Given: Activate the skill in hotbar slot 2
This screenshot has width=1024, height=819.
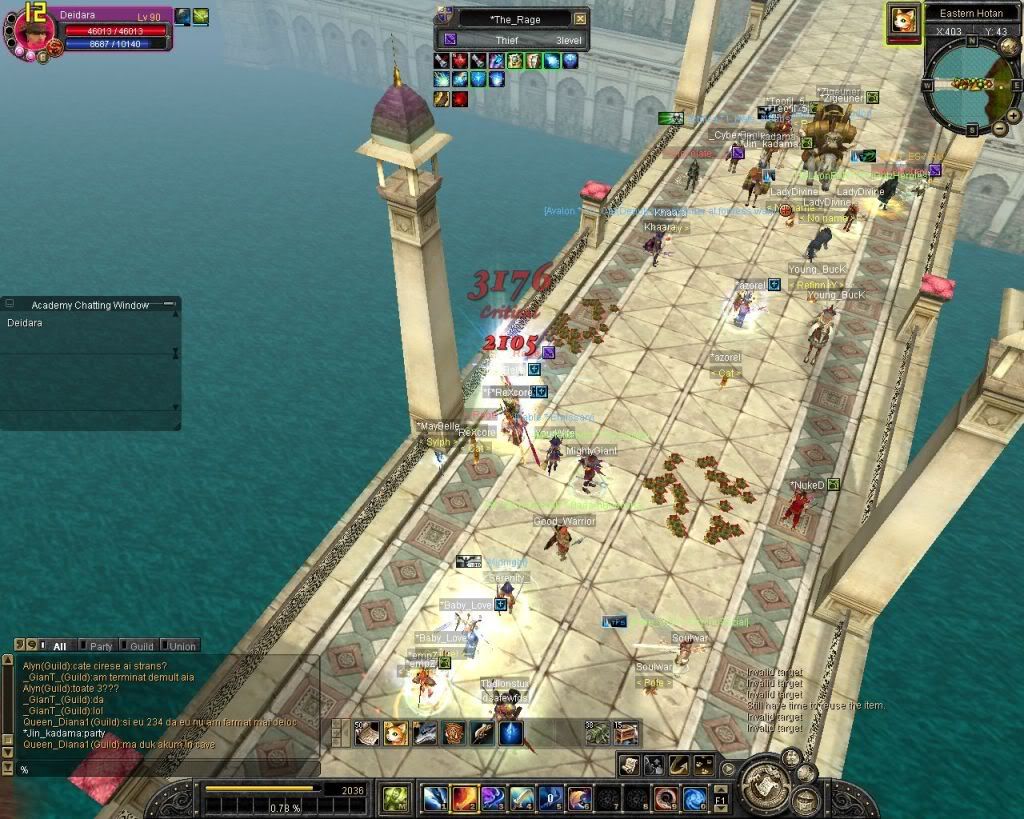Looking at the screenshot, I should (465, 798).
